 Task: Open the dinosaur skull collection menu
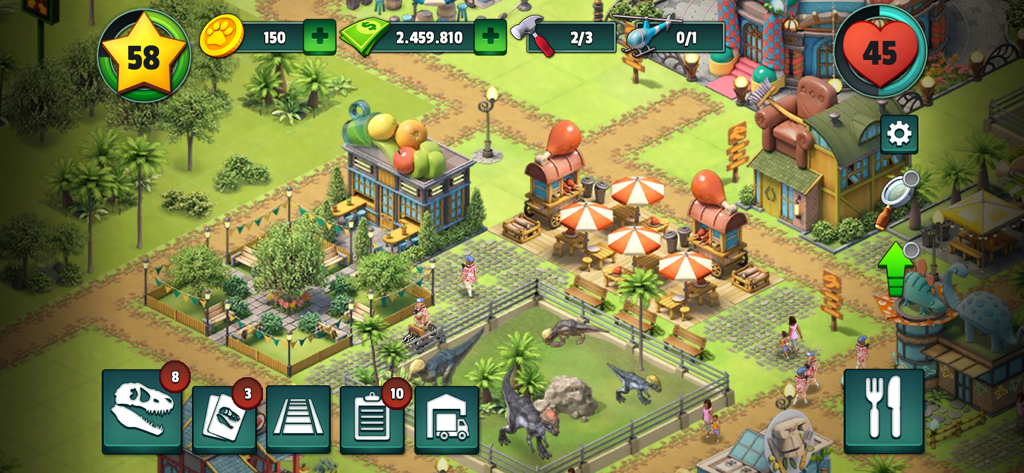(x=141, y=411)
